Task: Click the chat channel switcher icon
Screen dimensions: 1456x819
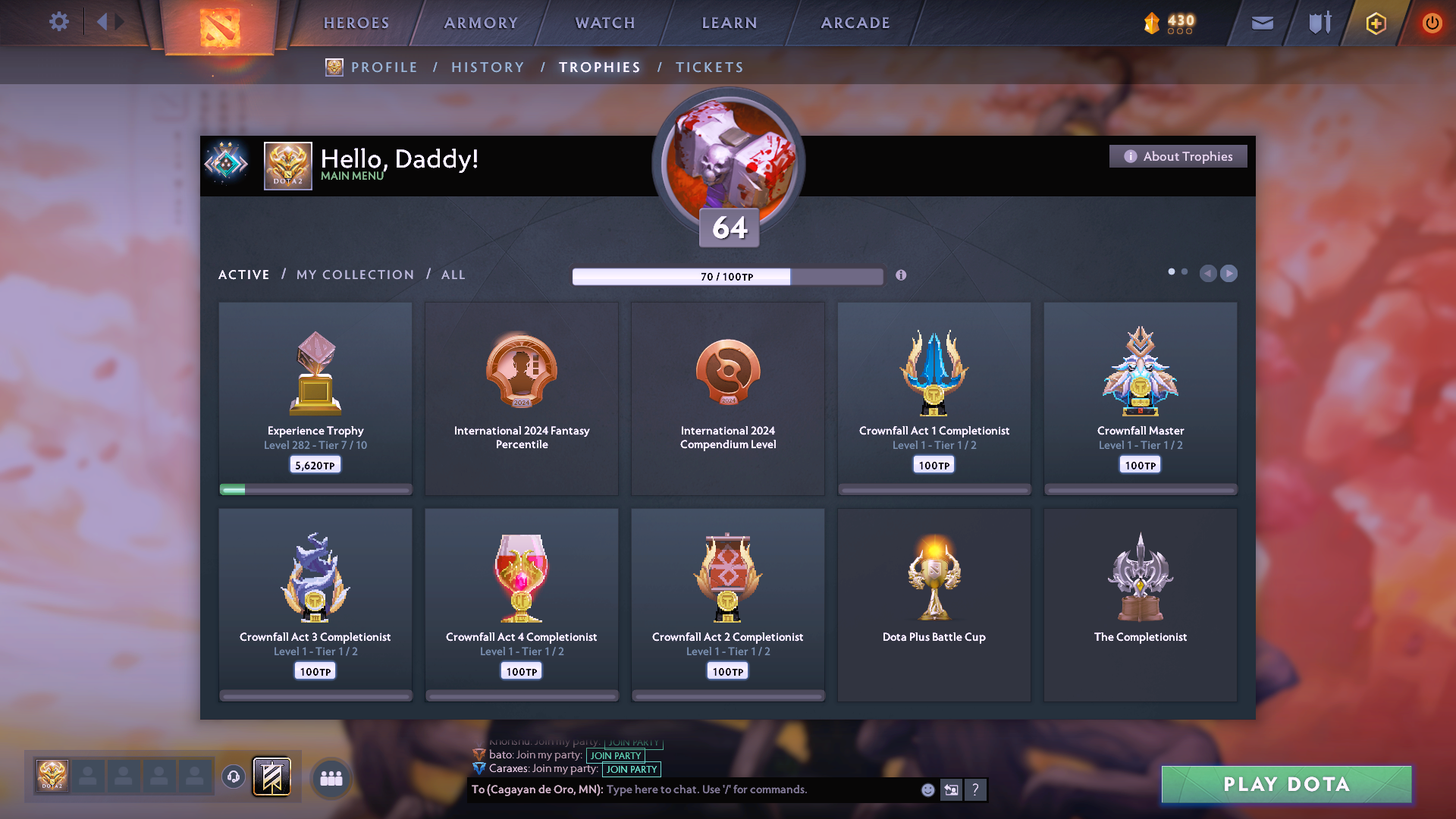Action: [x=951, y=789]
